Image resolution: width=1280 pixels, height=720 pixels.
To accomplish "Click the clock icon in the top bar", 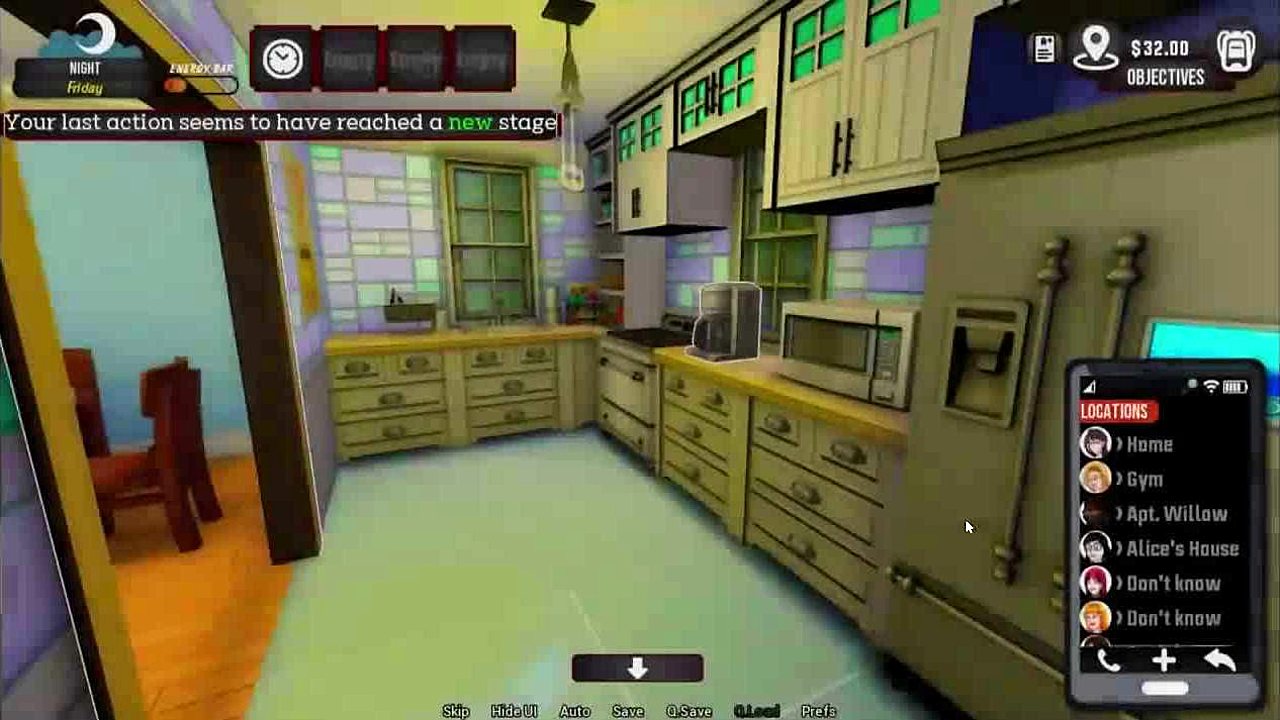I will pyautogui.click(x=283, y=59).
